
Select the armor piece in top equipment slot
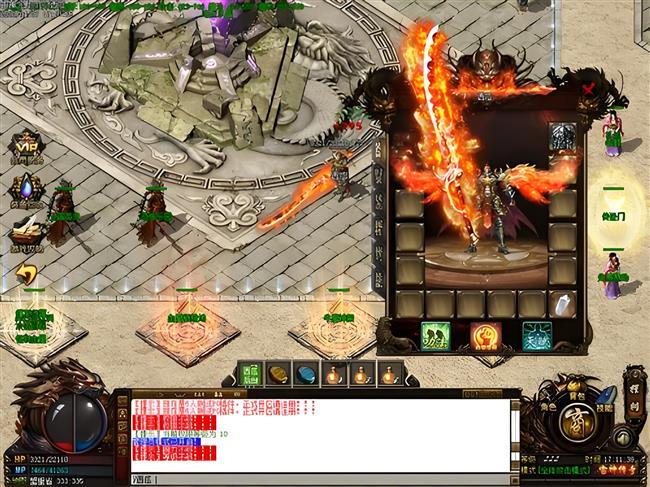(562, 137)
